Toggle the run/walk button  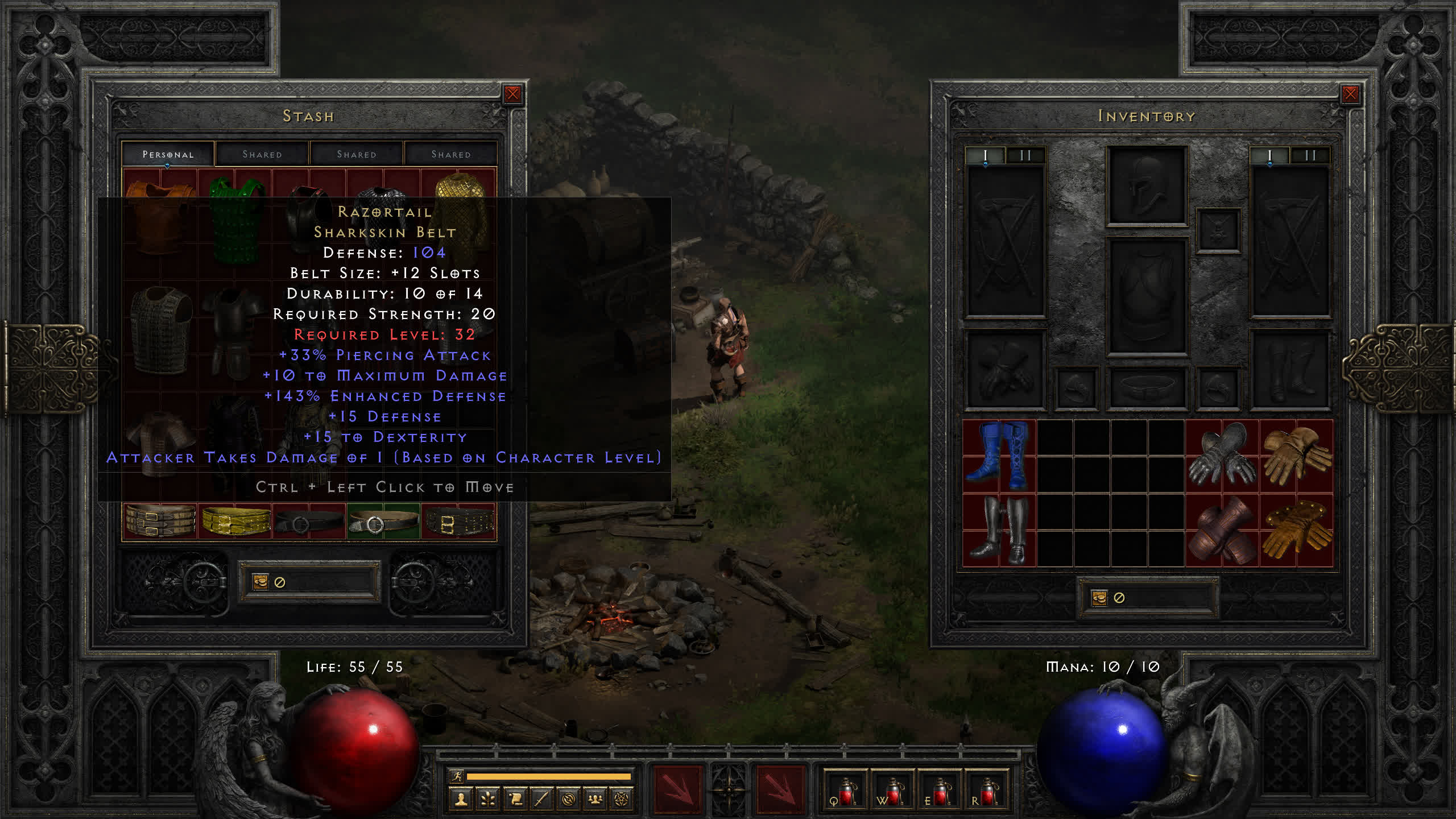coord(457,776)
